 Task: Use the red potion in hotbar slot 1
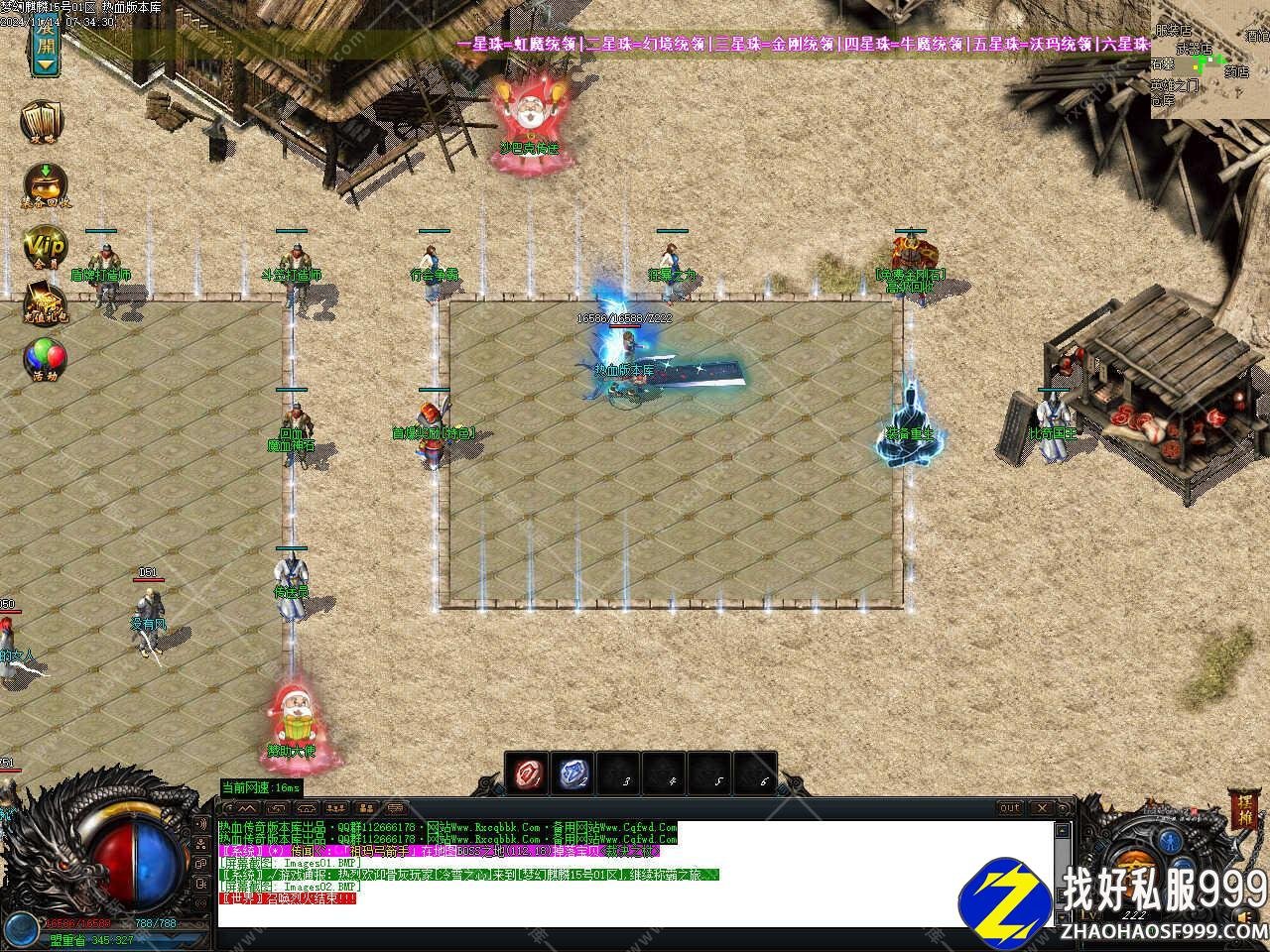[x=527, y=773]
